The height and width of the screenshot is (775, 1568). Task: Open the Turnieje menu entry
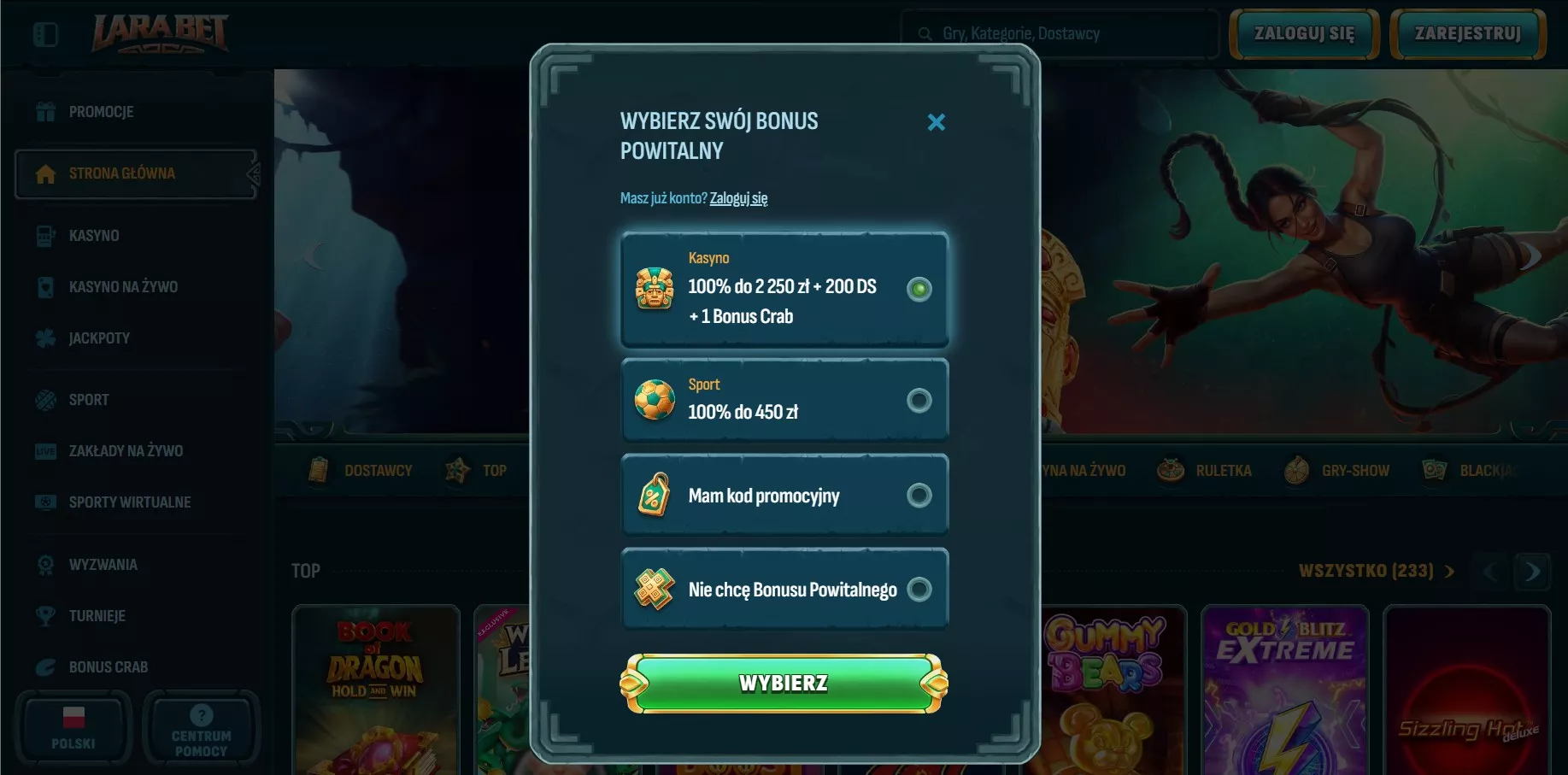click(x=97, y=616)
